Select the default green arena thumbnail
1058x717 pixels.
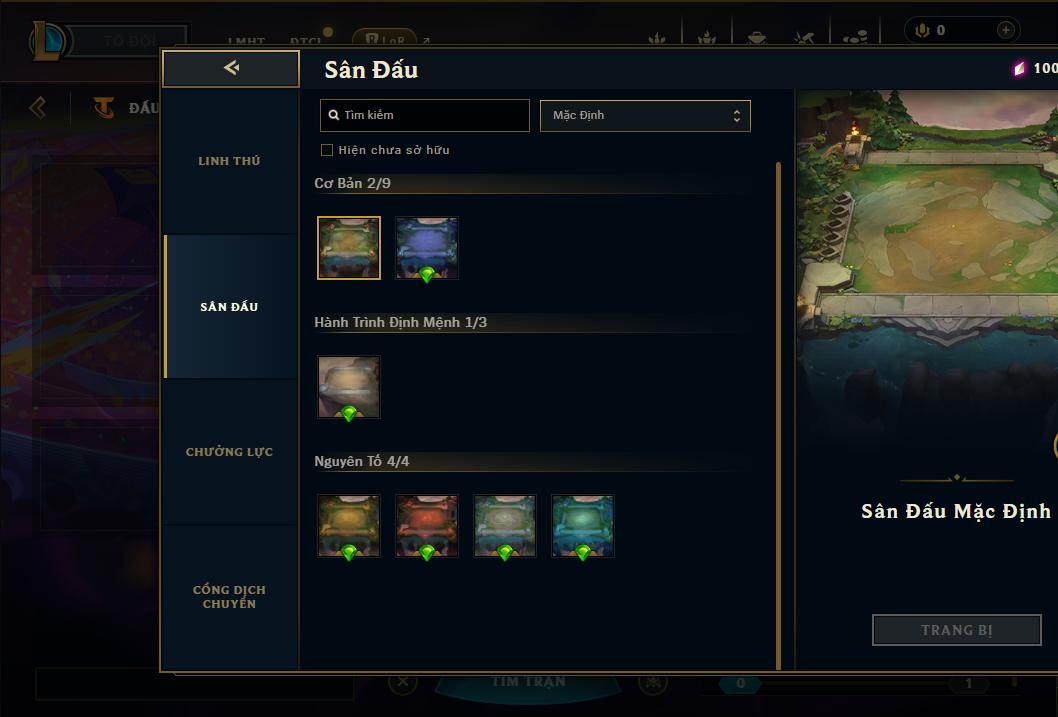349,248
